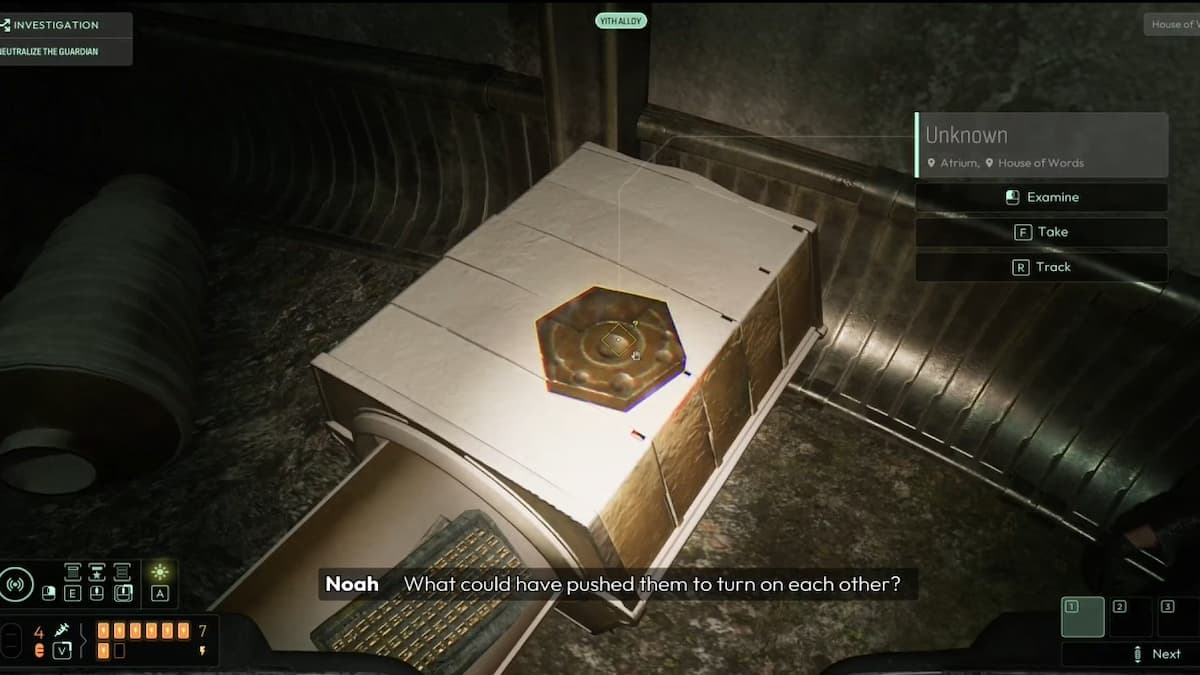Image resolution: width=1200 pixels, height=675 pixels.
Task: Choose the Examine option
Action: 1041,197
